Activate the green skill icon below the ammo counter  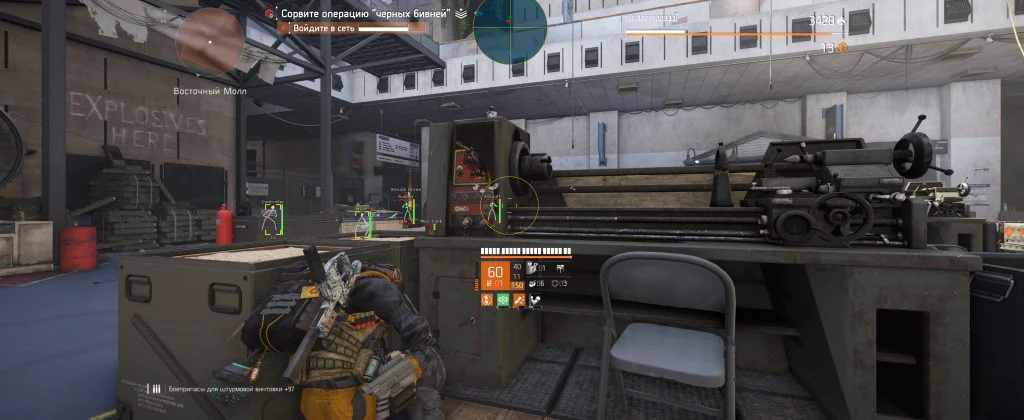pos(503,300)
